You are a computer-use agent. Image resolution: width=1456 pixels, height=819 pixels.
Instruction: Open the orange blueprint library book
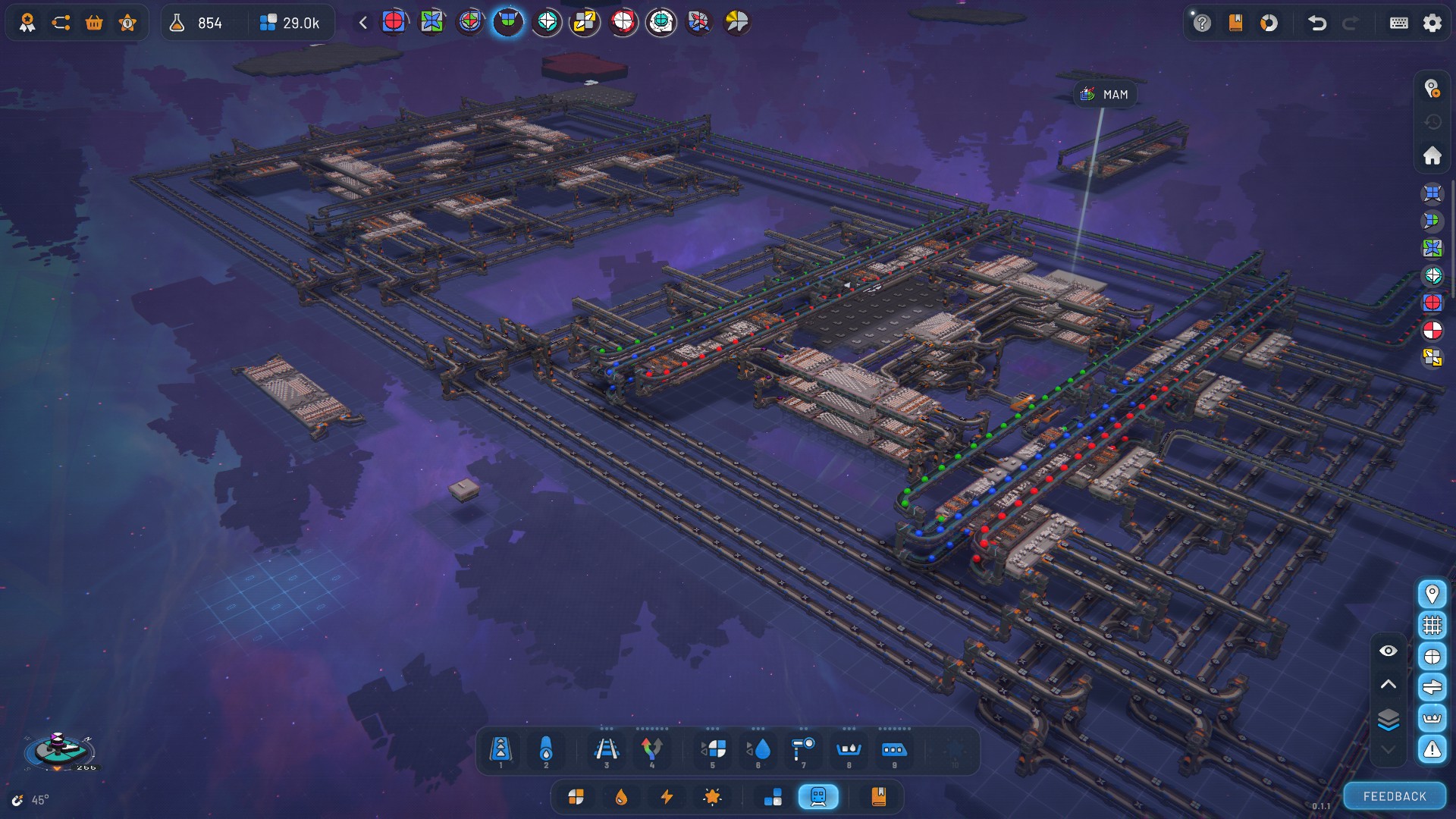(x=878, y=796)
